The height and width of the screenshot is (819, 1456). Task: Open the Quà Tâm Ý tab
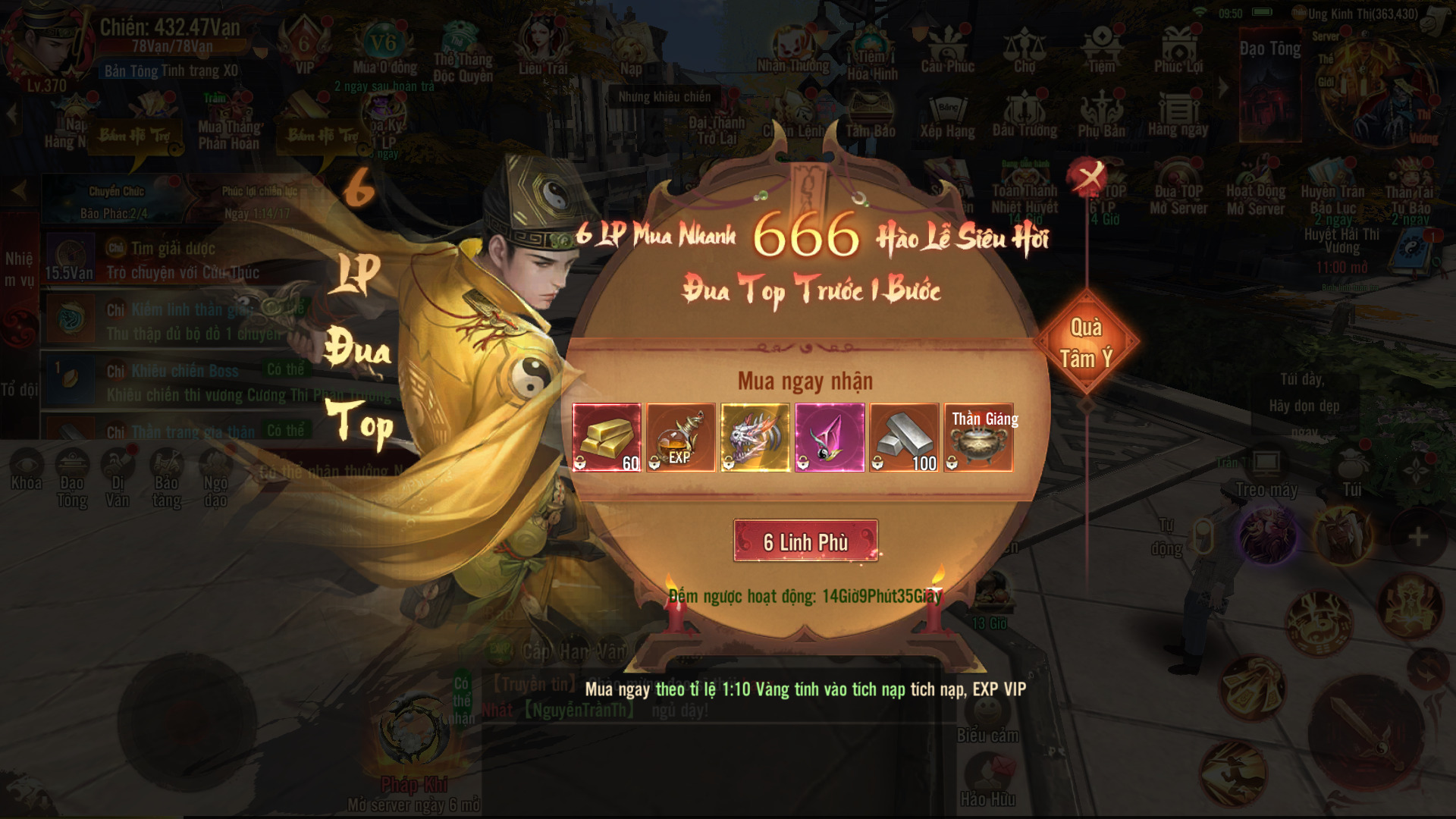click(1086, 343)
